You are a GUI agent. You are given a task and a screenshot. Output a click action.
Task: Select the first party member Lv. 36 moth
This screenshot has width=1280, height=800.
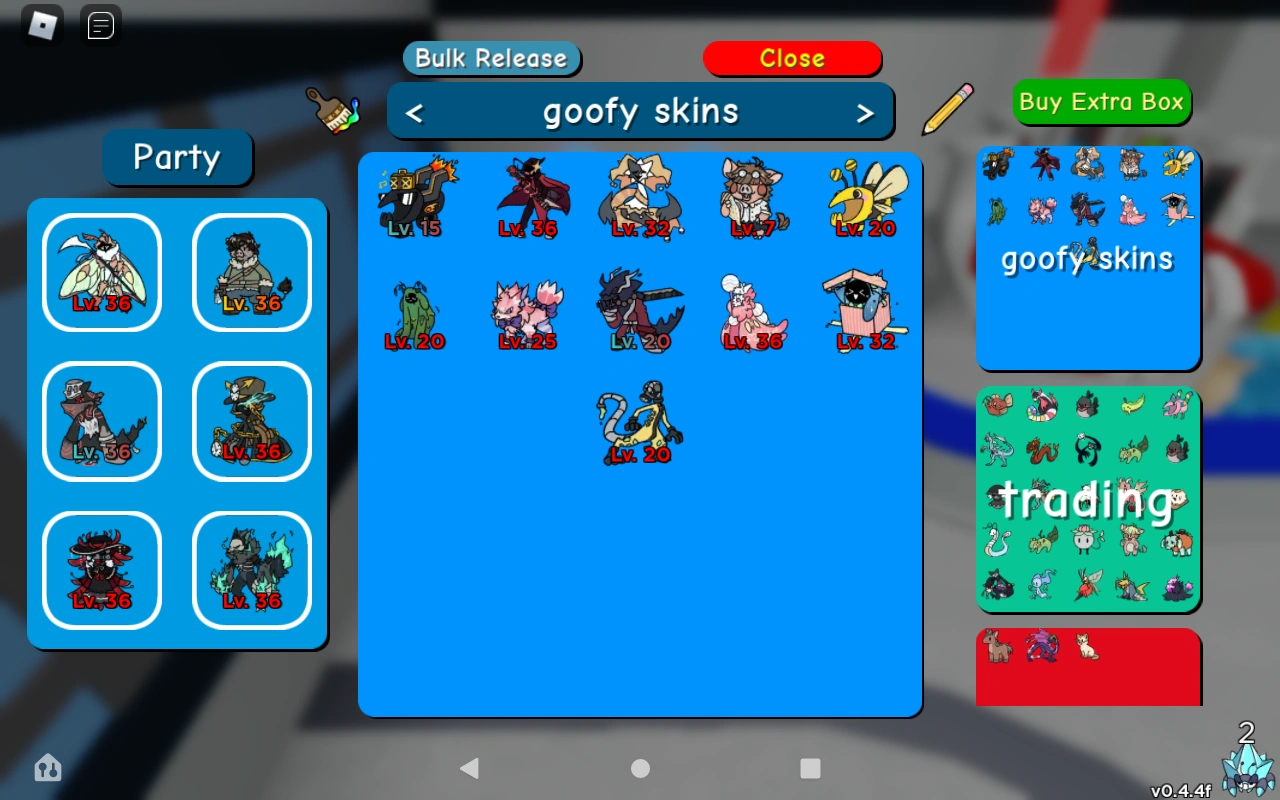[101, 270]
